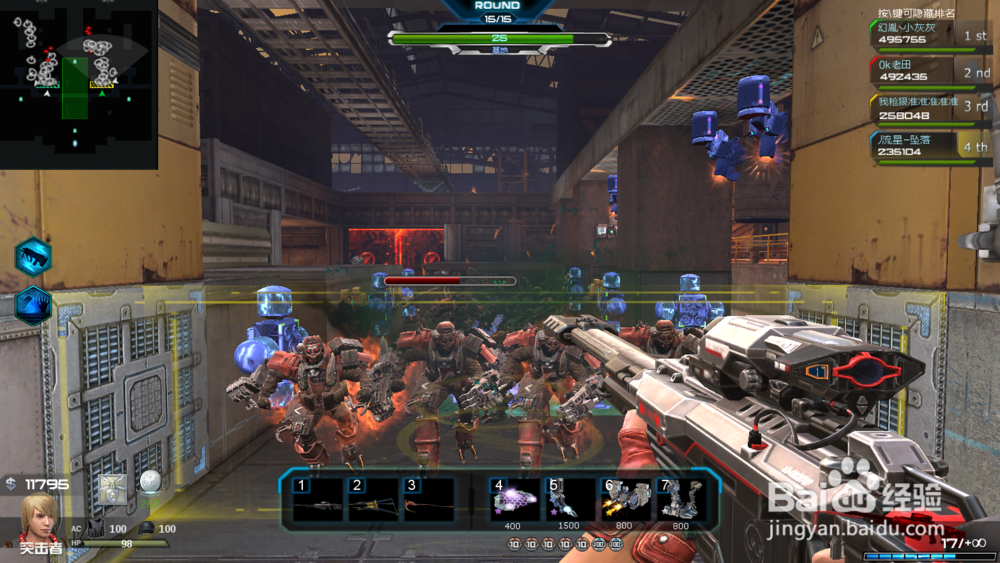Click the minimap in the corner

coord(78,84)
